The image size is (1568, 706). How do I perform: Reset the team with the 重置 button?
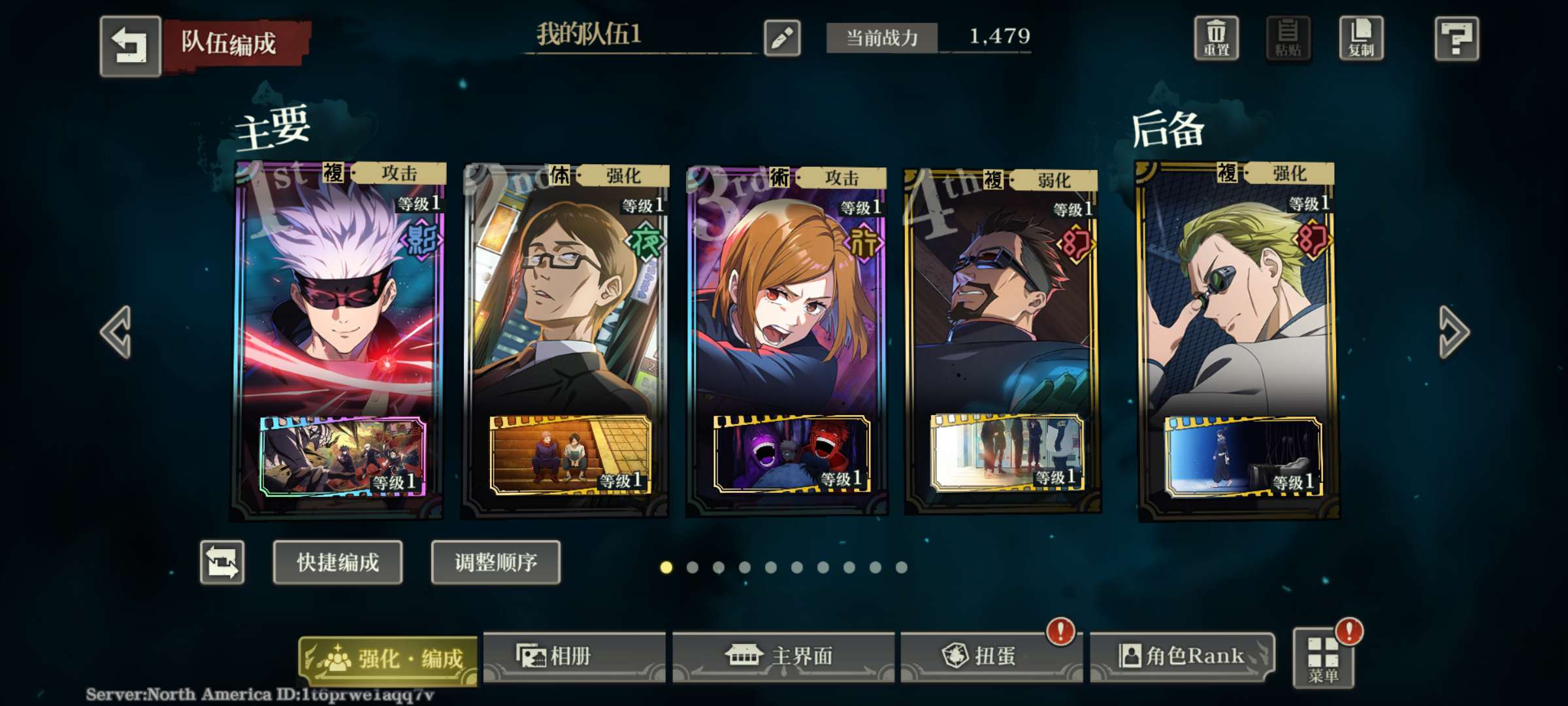1216,39
